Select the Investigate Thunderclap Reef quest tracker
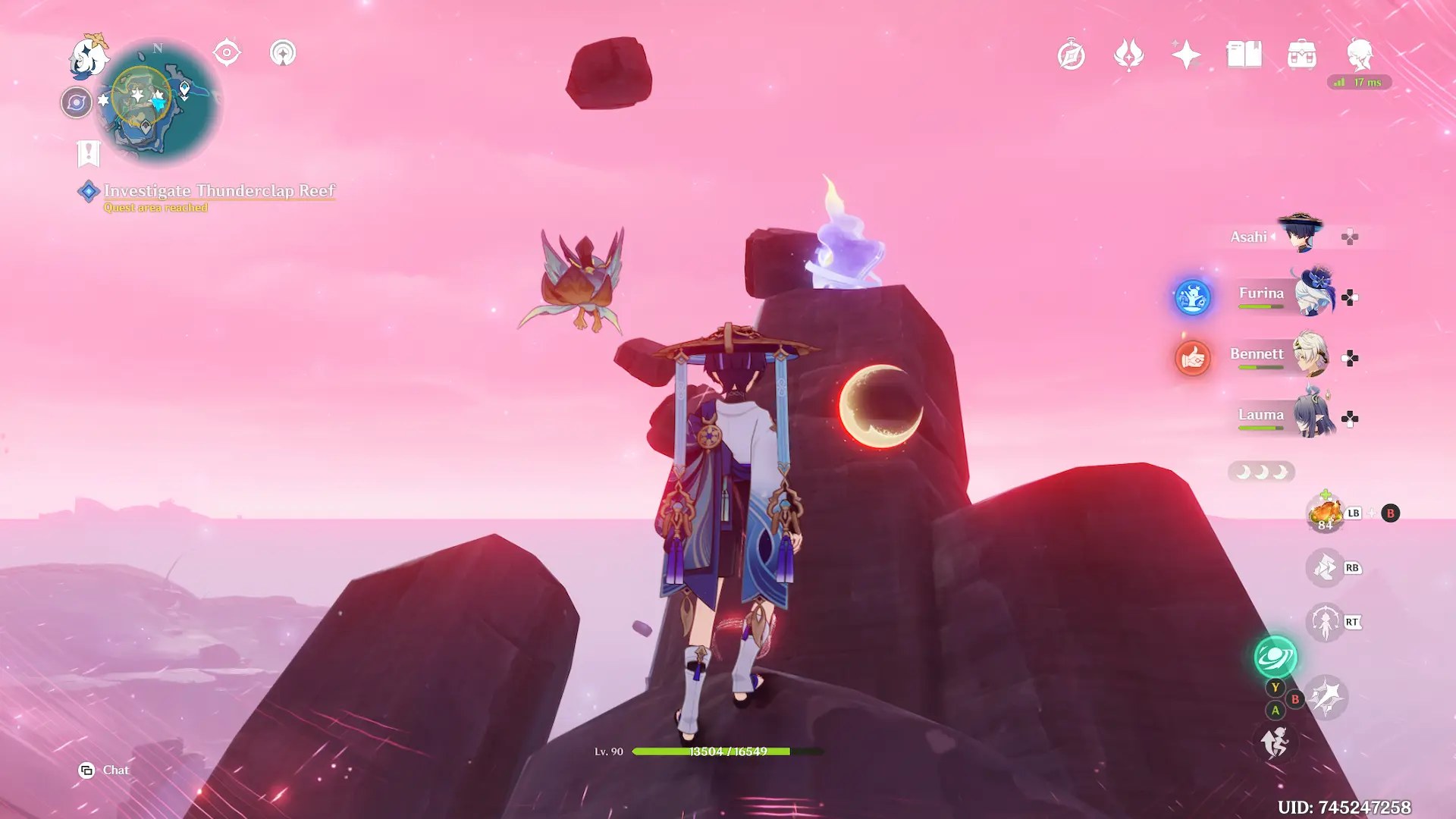Image resolution: width=1456 pixels, height=819 pixels. coord(218,191)
